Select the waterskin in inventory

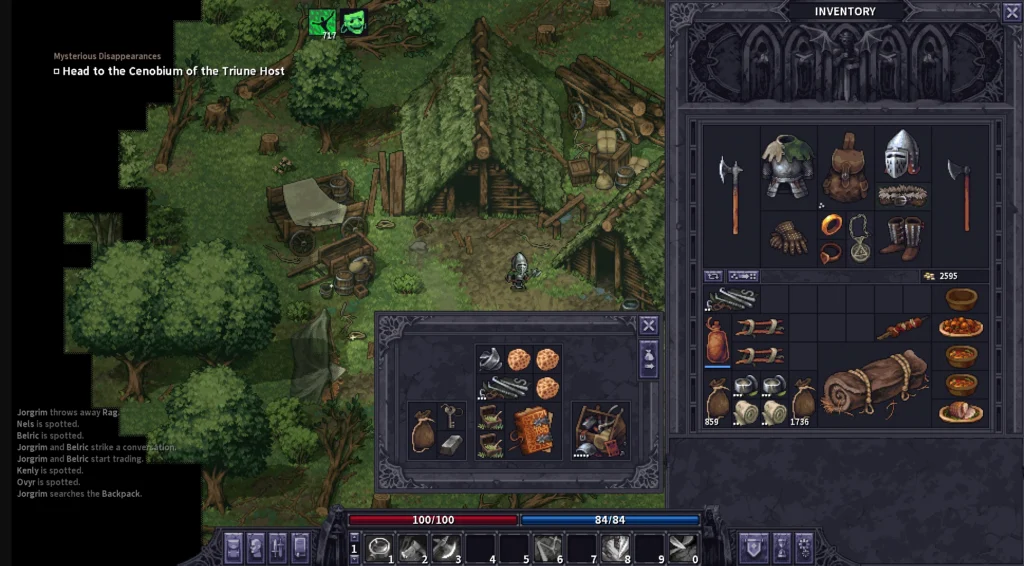pos(716,340)
